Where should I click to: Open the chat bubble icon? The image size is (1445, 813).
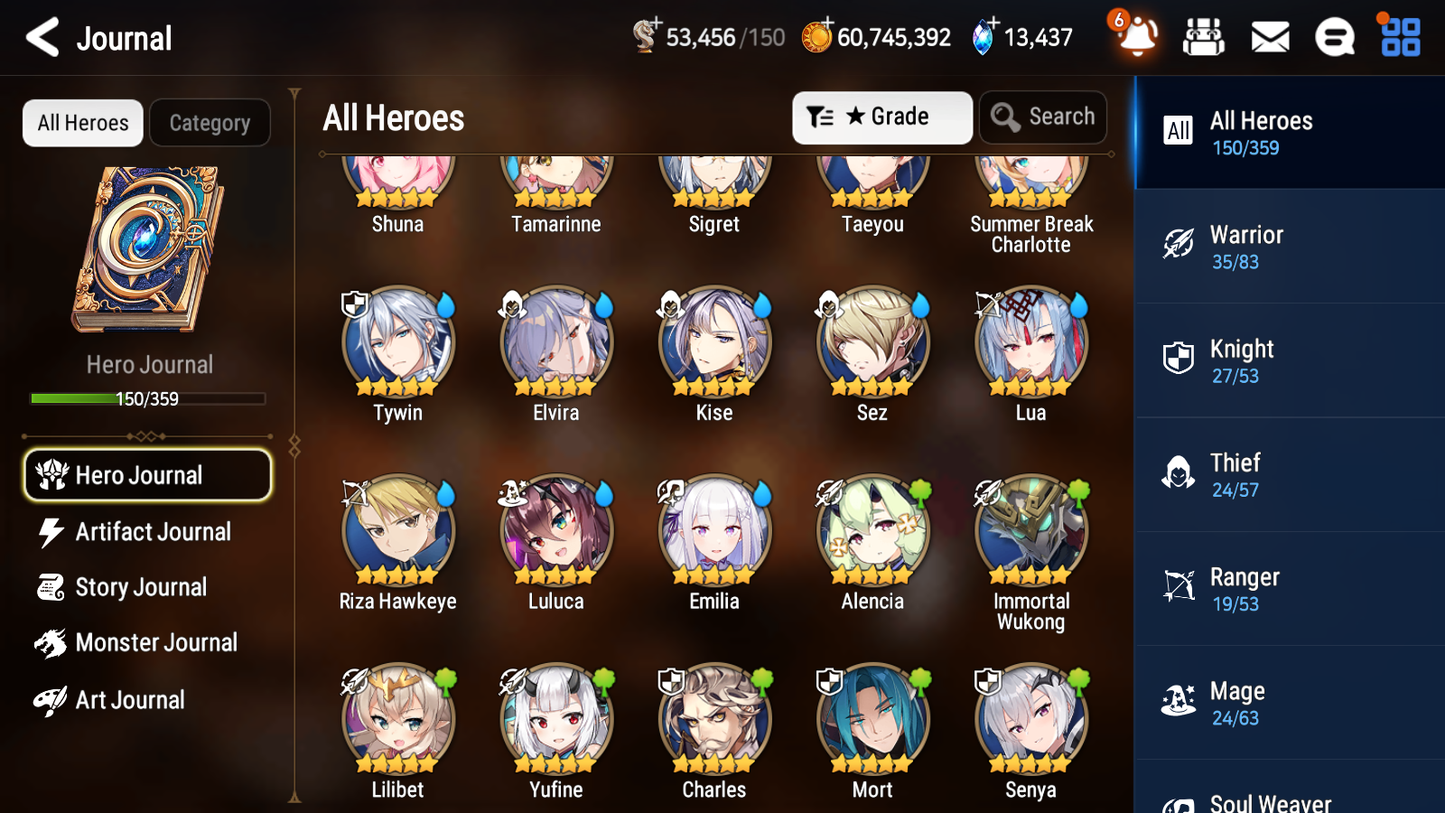tap(1334, 36)
